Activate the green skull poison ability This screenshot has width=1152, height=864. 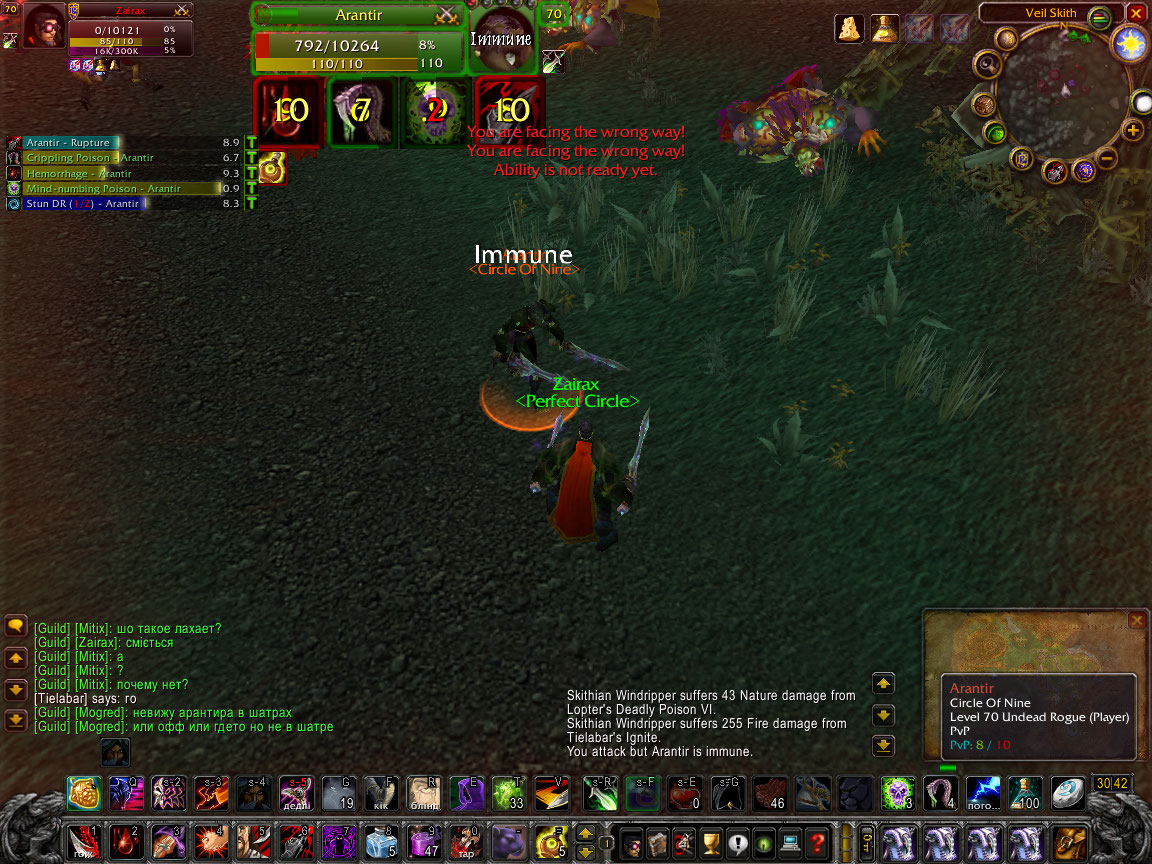[x=898, y=793]
